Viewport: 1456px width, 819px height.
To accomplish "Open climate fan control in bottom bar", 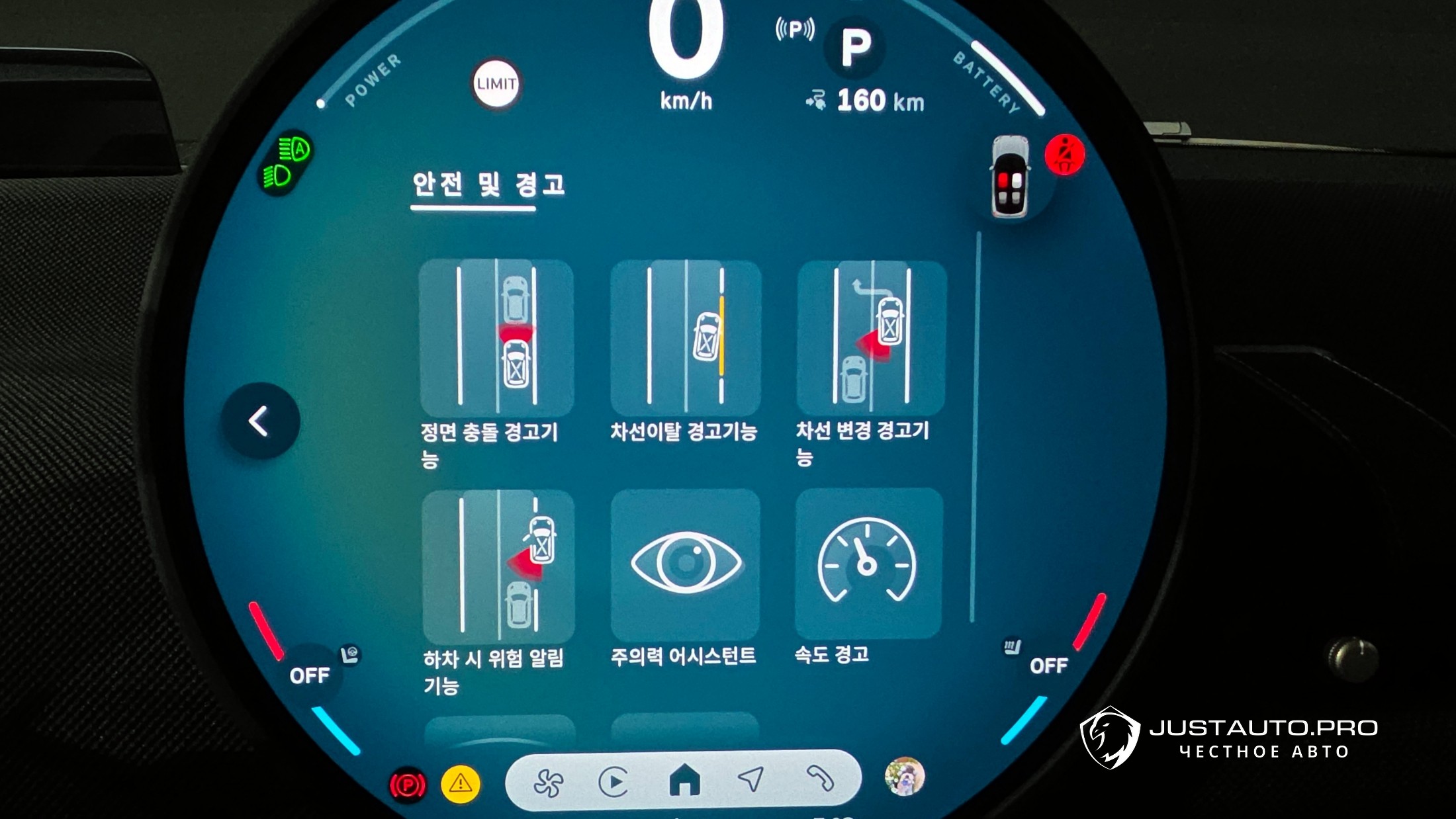I will point(549,783).
